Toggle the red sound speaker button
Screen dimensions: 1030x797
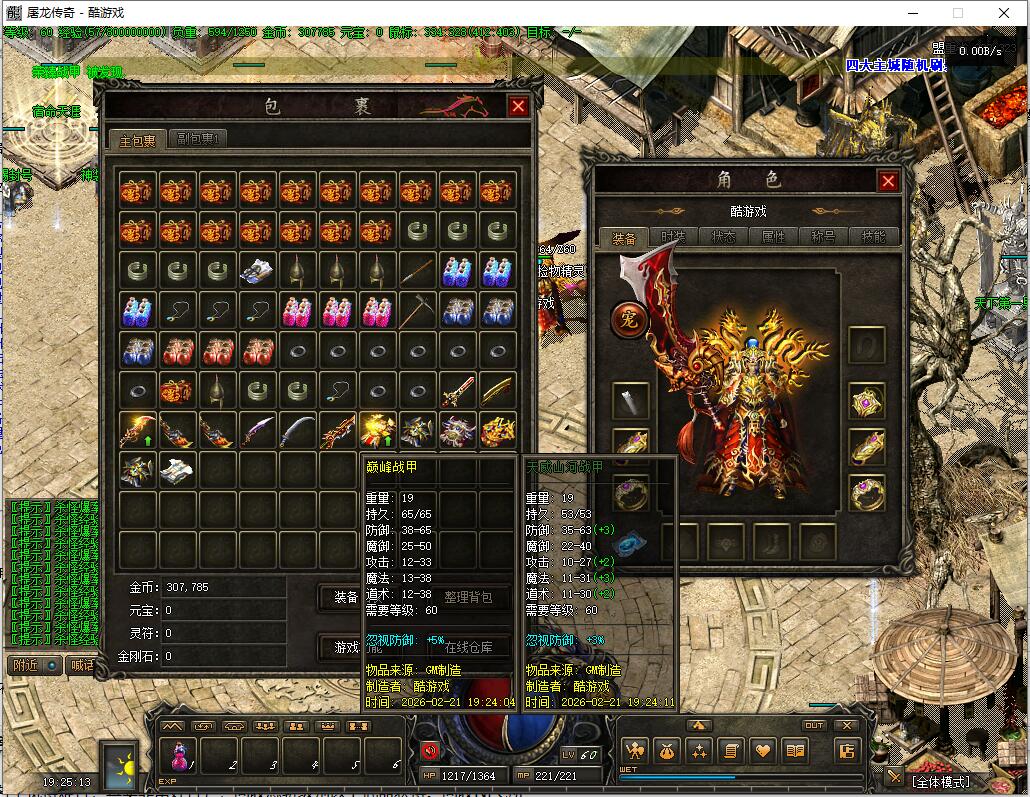pyautogui.click(x=431, y=751)
